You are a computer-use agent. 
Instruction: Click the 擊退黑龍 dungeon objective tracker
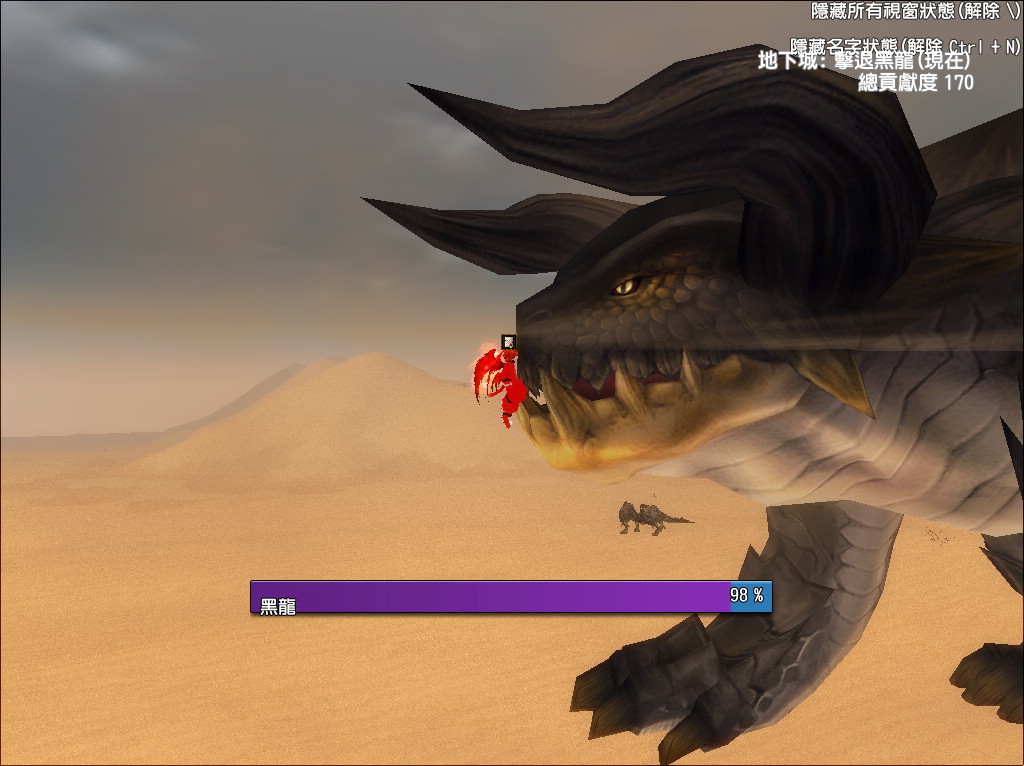click(864, 61)
